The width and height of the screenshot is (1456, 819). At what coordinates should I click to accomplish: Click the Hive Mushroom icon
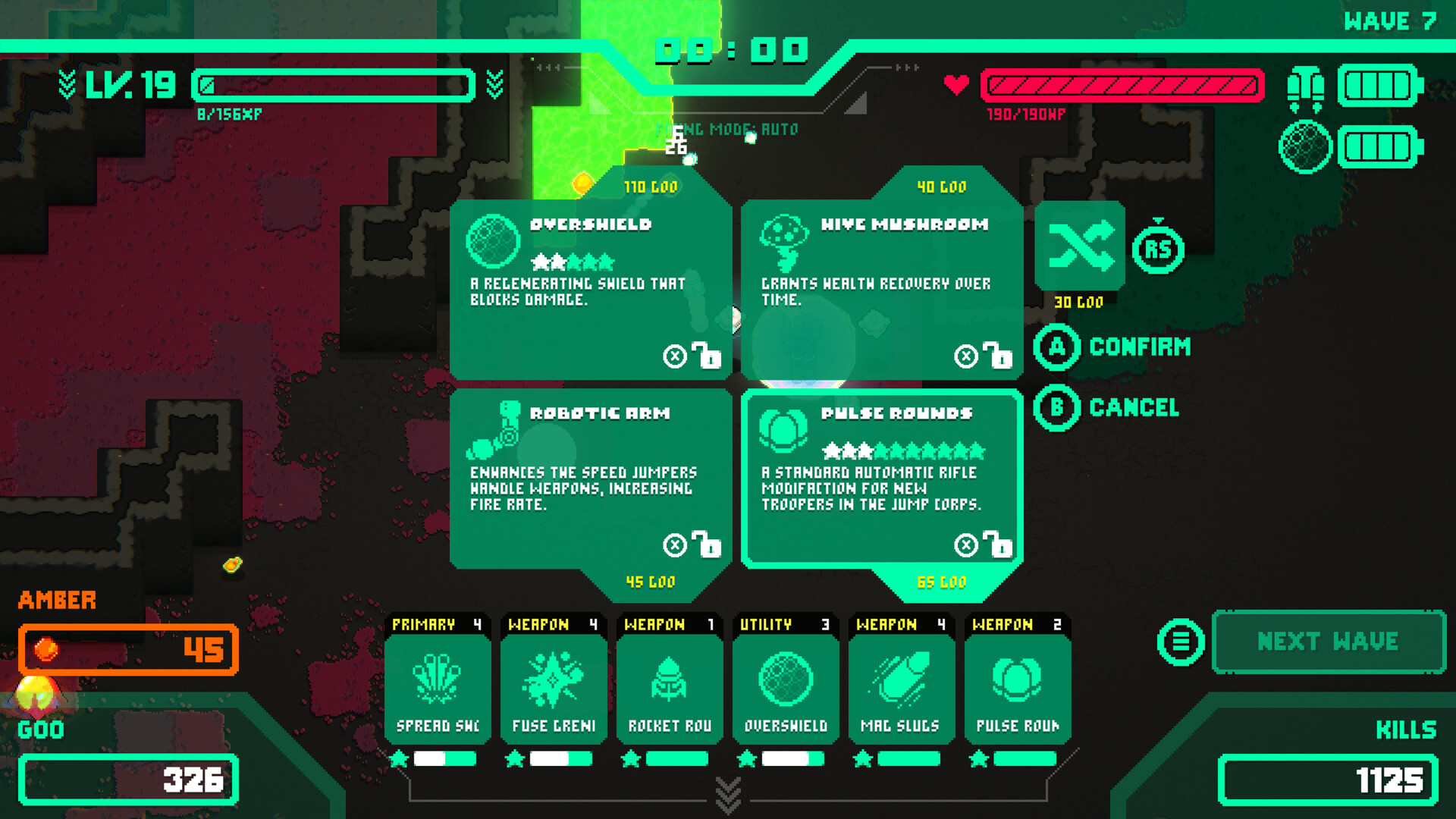785,243
